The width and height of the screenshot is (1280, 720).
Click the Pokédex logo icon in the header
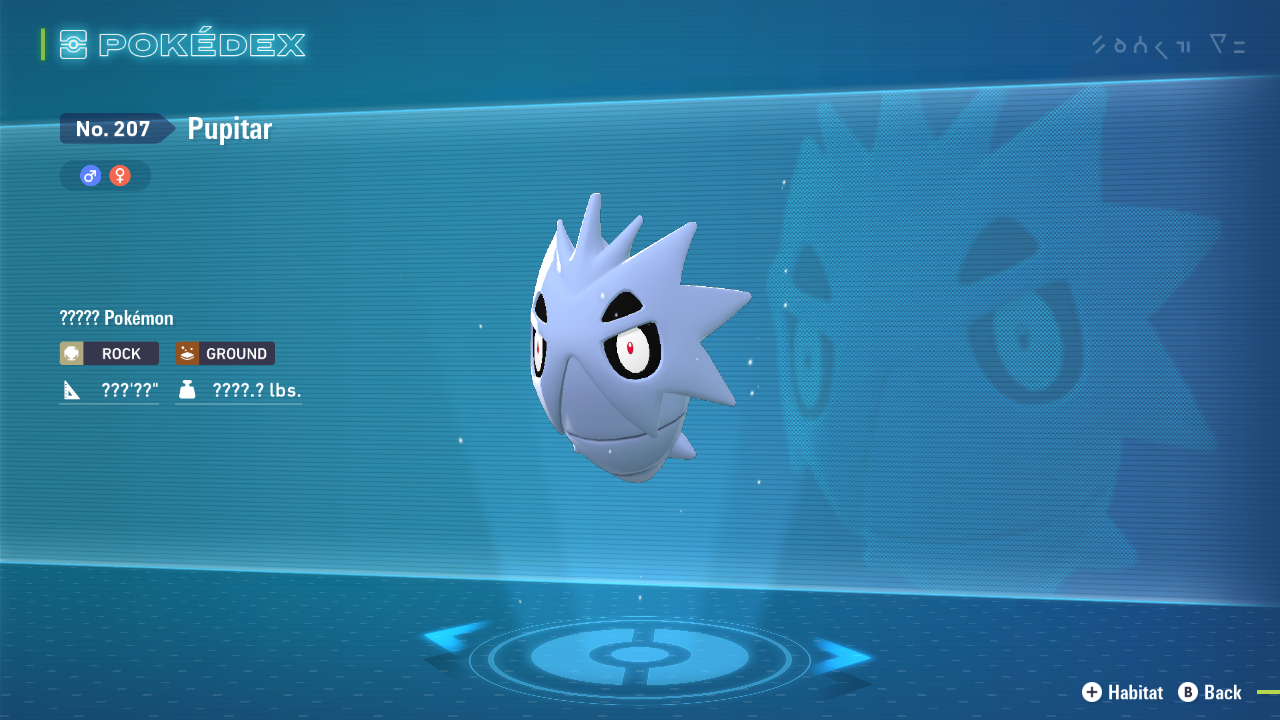pos(73,44)
